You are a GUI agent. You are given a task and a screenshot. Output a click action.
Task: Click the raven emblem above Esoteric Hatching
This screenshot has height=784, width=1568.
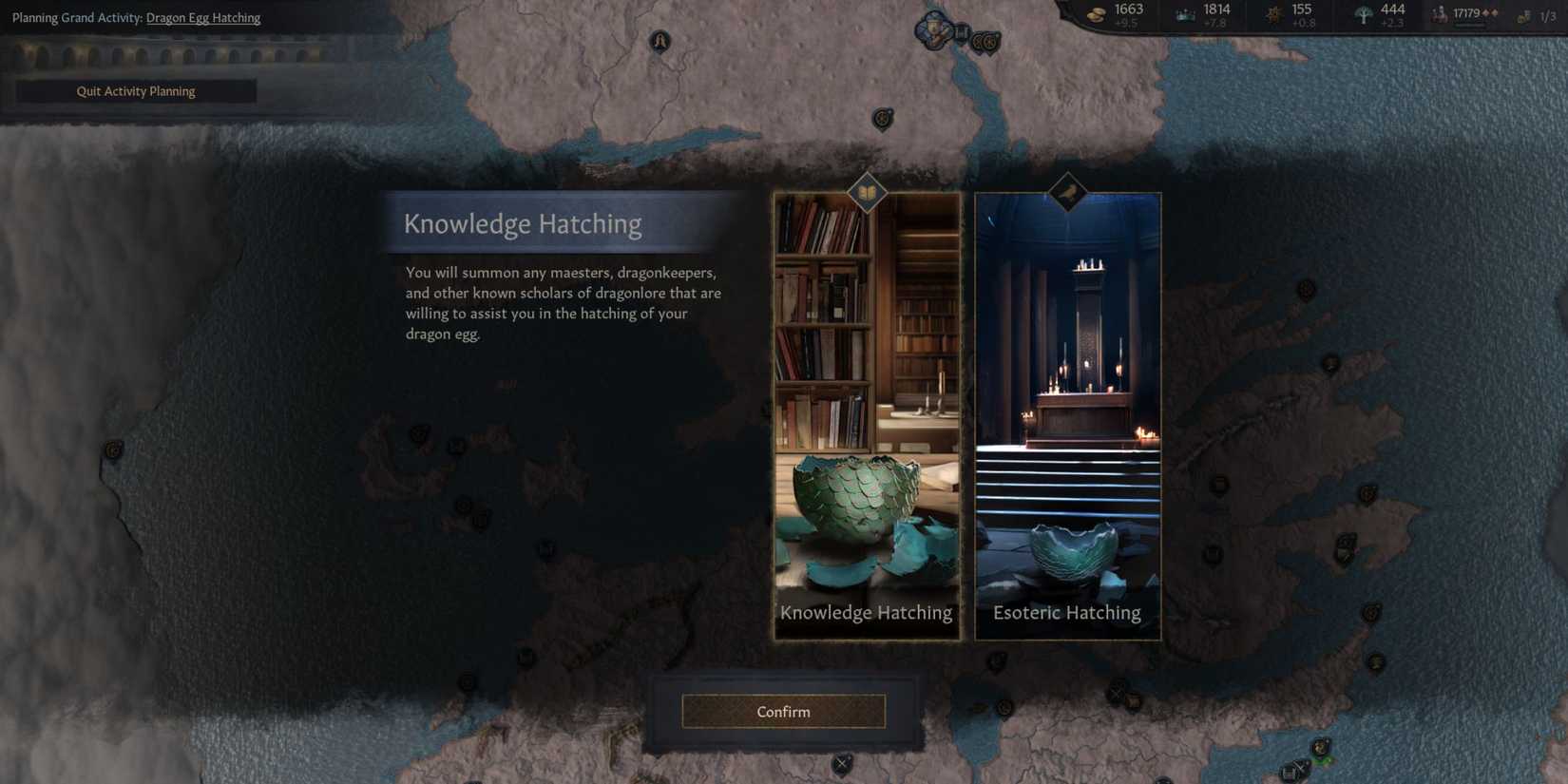point(1067,194)
